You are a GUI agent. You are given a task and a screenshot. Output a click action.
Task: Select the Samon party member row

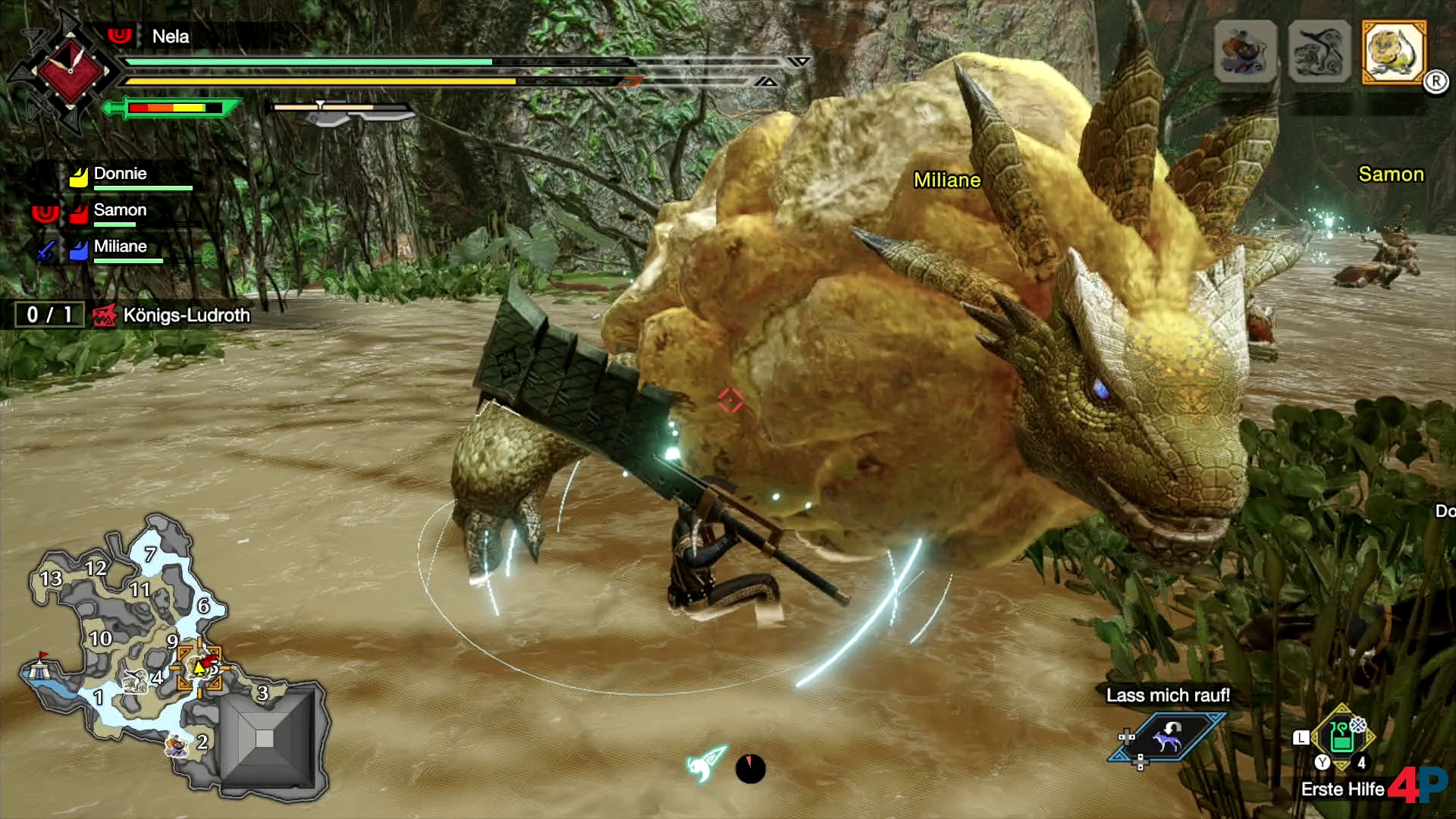120,212
